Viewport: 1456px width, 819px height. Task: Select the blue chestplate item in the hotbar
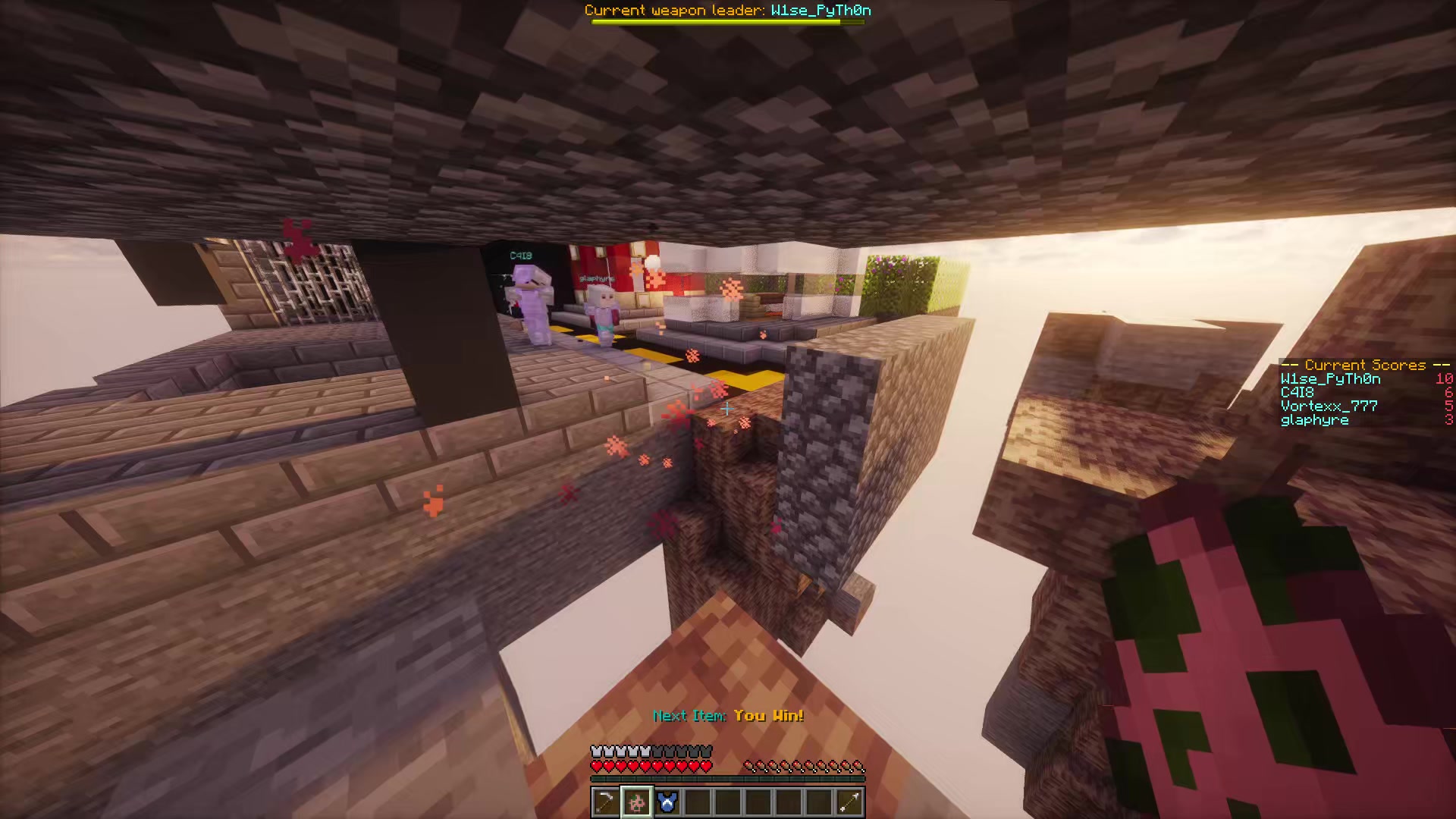tap(667, 802)
